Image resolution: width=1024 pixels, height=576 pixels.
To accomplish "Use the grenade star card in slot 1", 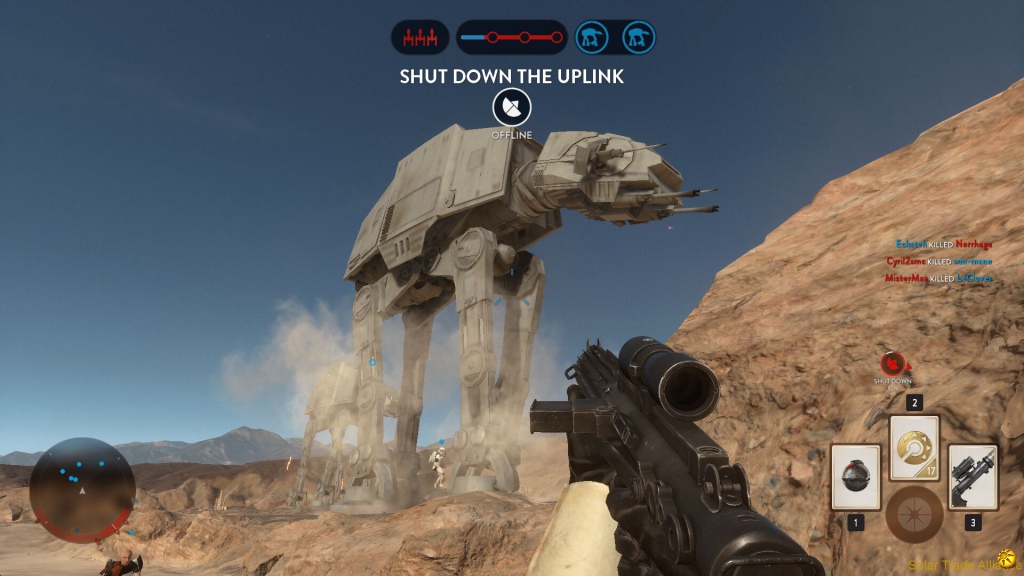I will (855, 477).
